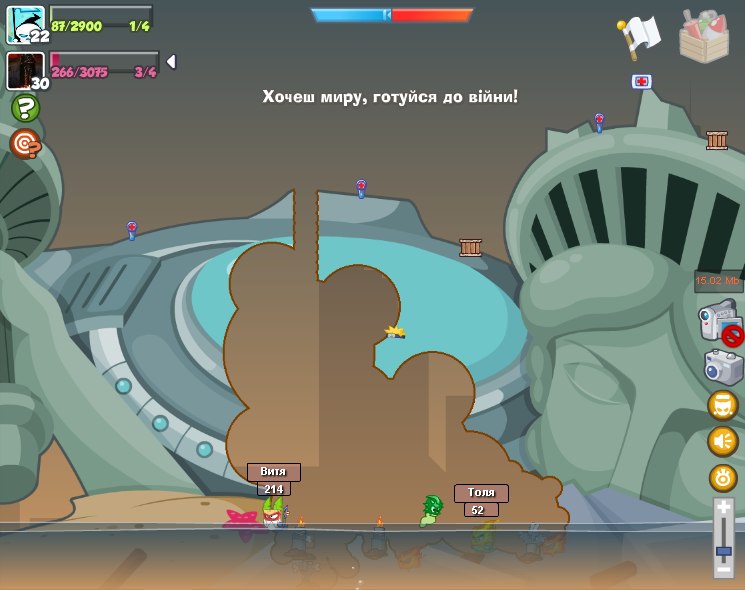Take a screenshot with the camera icon
Viewport: 745px width, 590px height.
coord(723,367)
